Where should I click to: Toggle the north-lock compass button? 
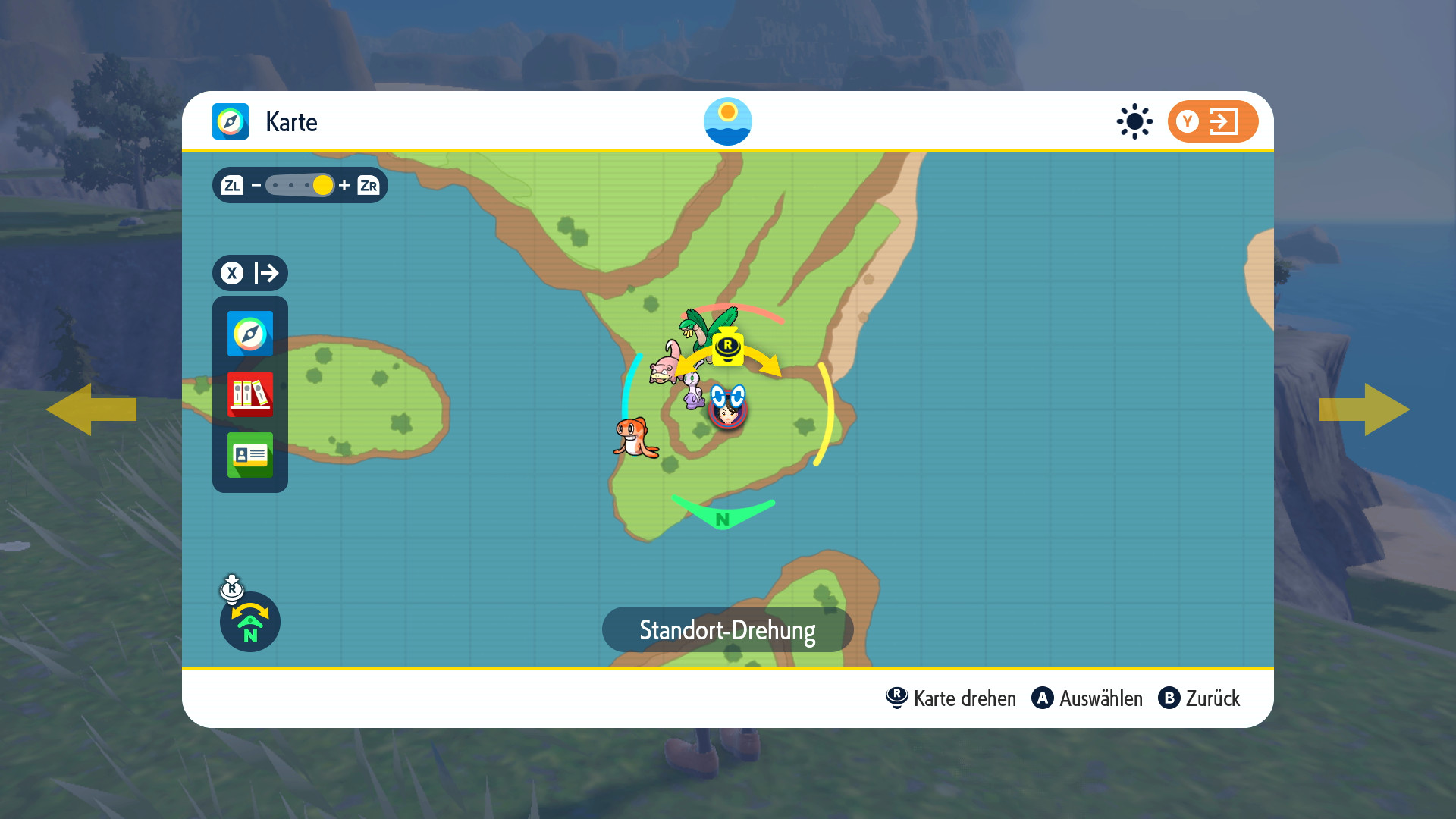click(x=250, y=622)
